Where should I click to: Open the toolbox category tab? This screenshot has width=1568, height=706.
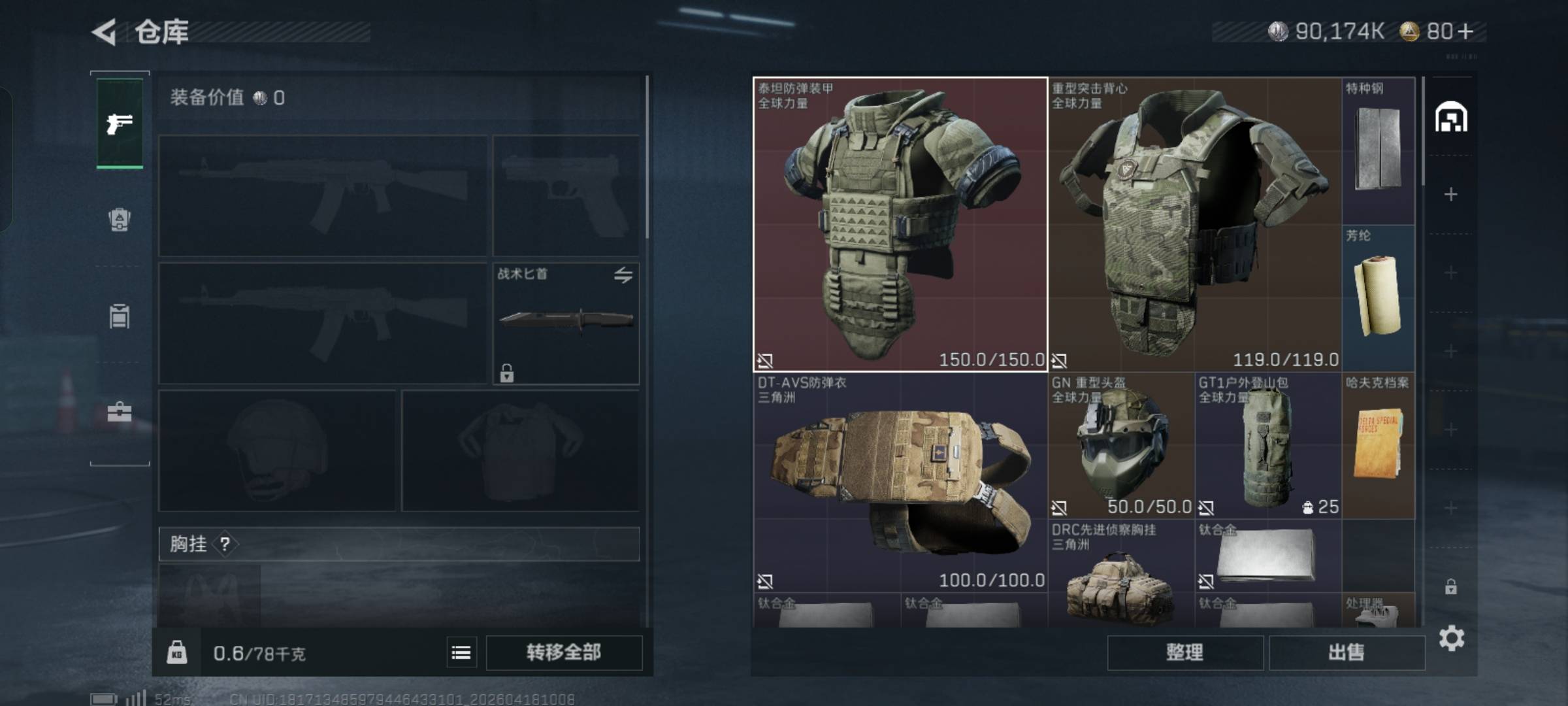tap(120, 412)
